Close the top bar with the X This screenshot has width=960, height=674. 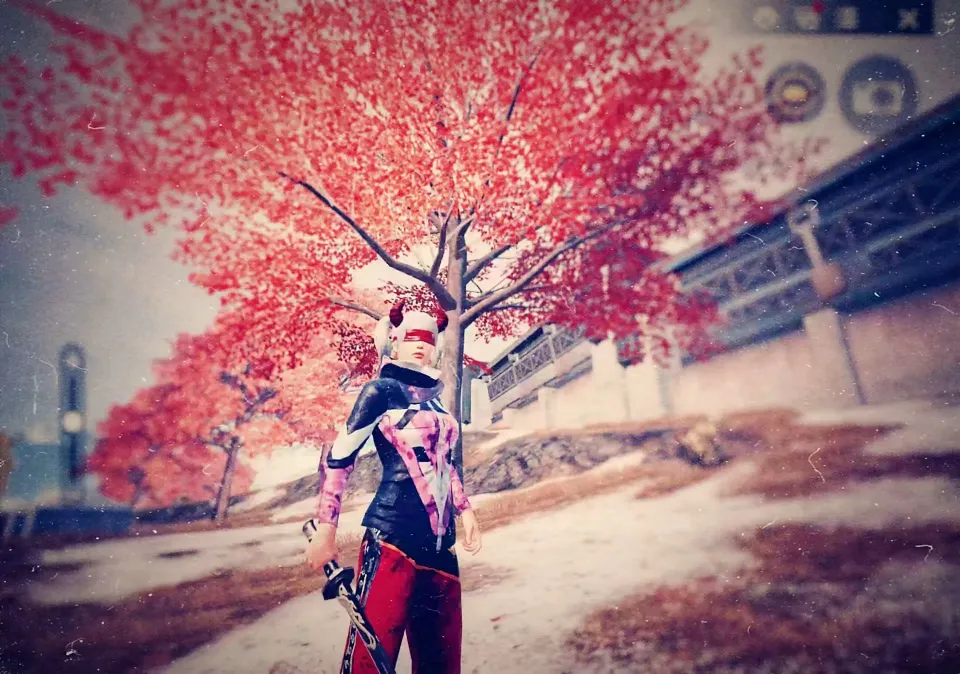pyautogui.click(x=908, y=18)
